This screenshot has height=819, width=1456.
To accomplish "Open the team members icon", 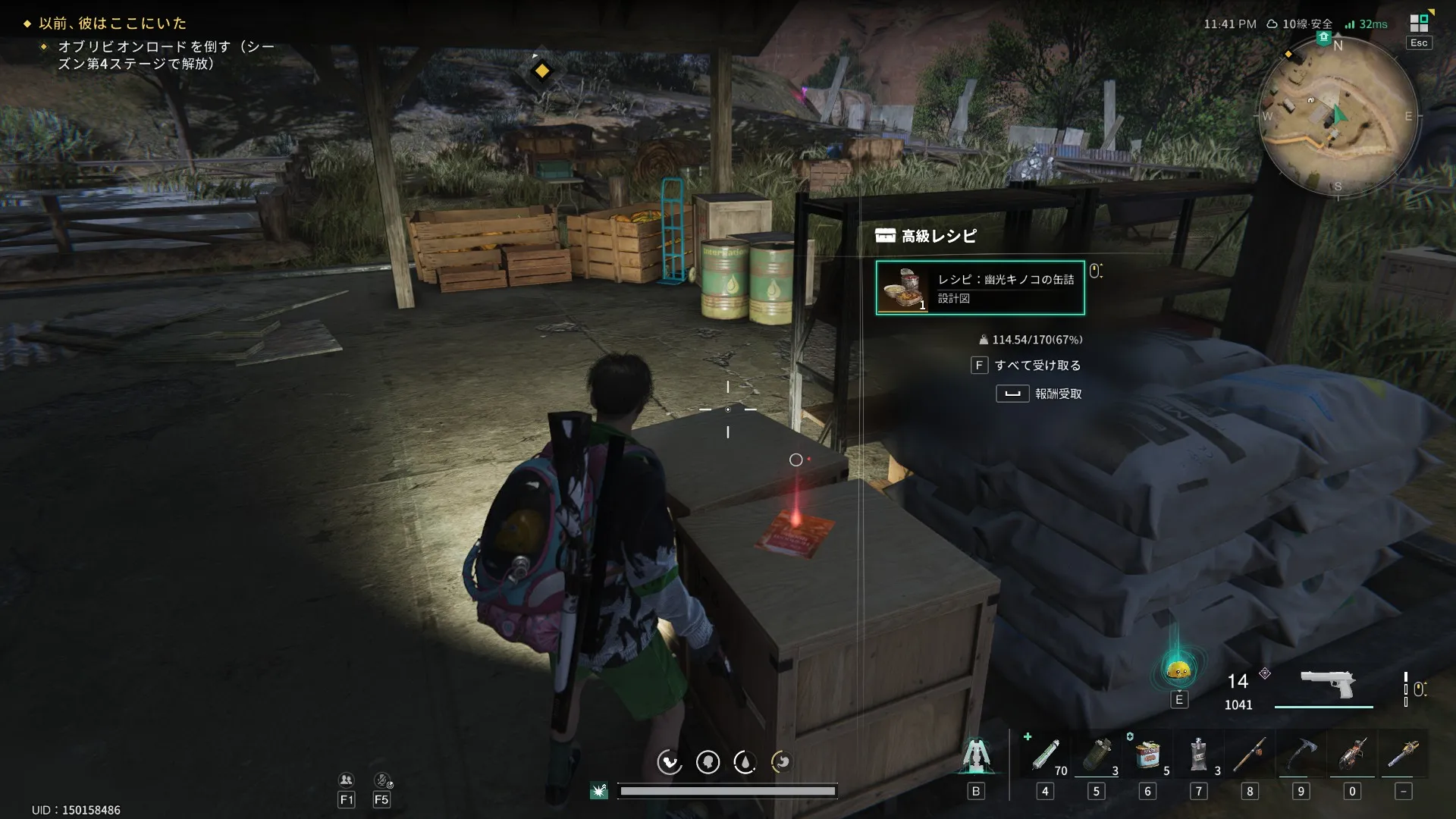I will tap(346, 780).
